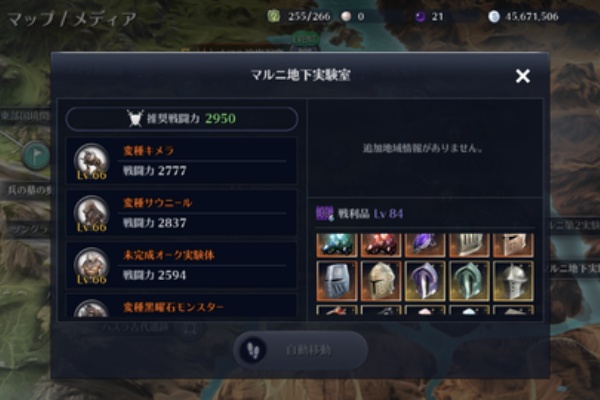Viewport: 600px width, 400px height.
Task: Close the マルニ地下実験室 popup
Action: coord(522,76)
